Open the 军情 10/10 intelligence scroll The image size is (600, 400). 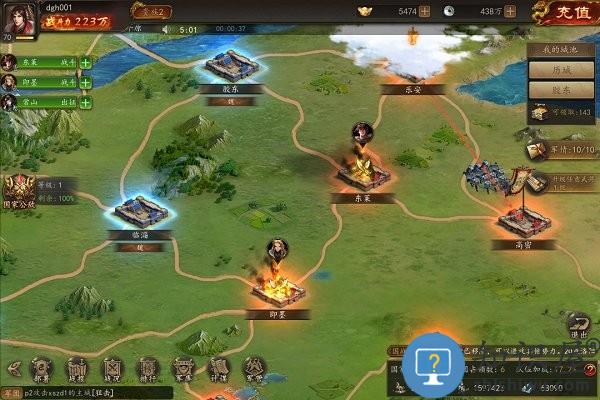click(x=540, y=150)
